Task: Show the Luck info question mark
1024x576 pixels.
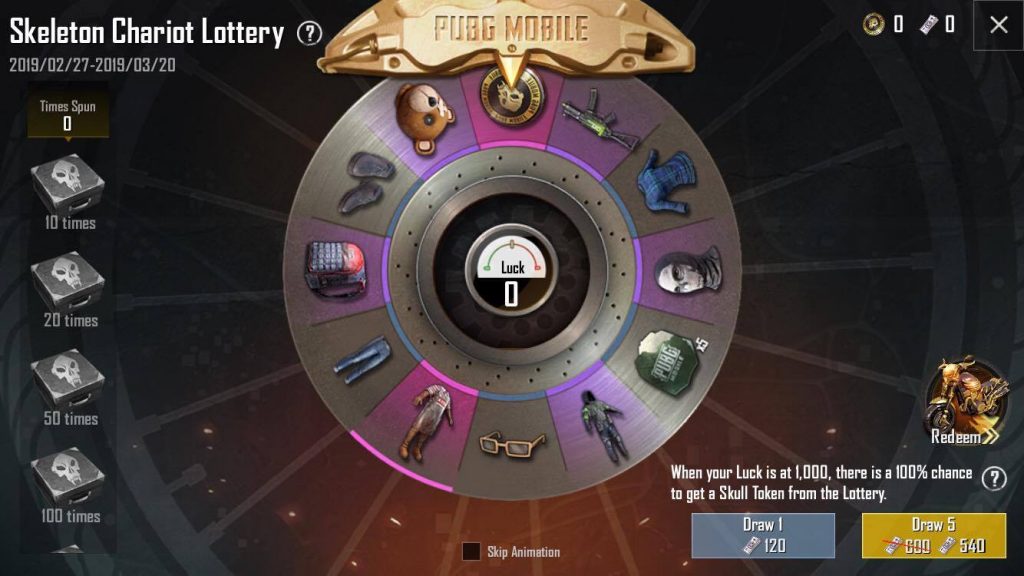Action: point(993,478)
